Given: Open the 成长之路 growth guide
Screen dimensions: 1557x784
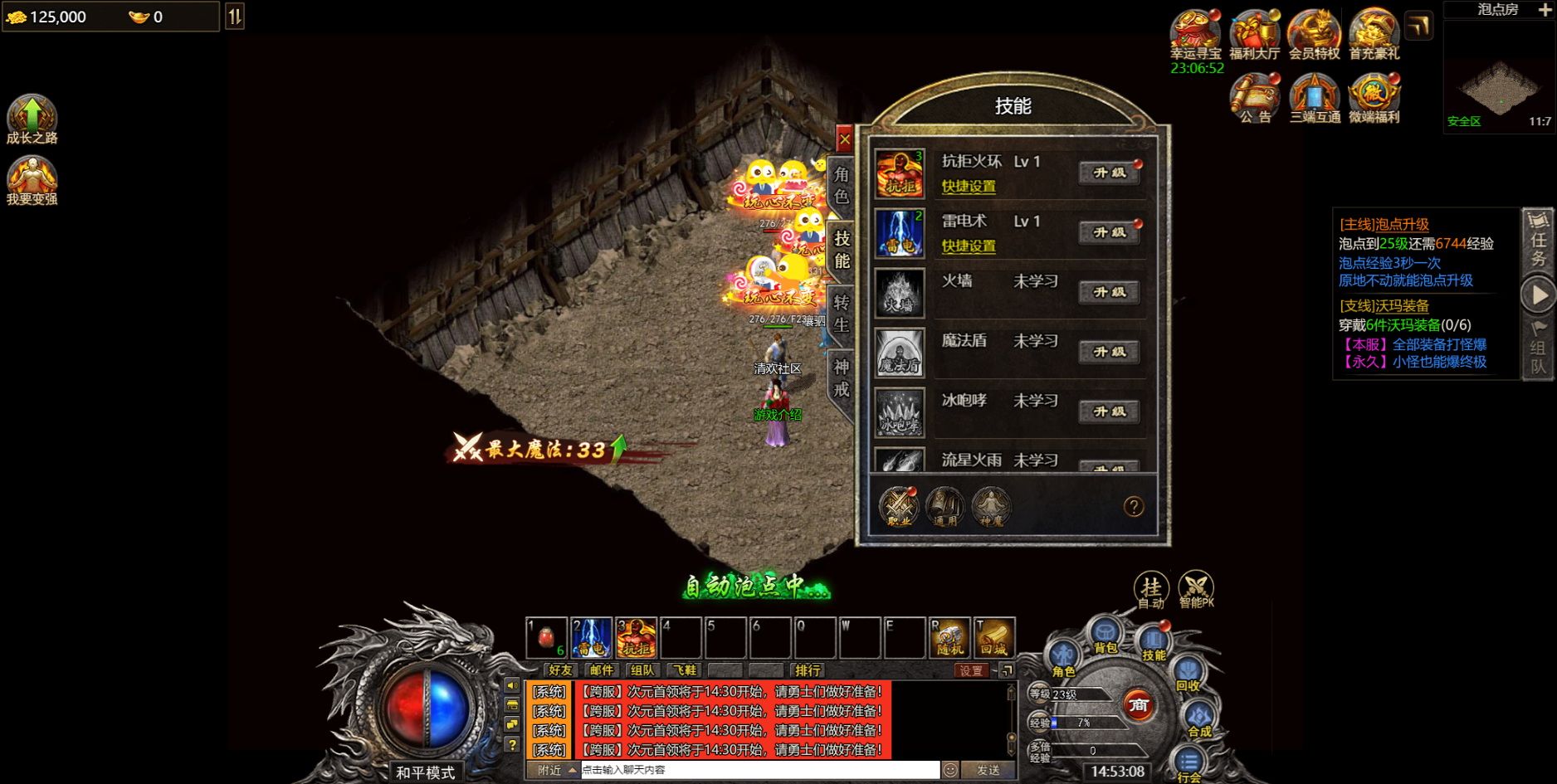Looking at the screenshot, I should (x=32, y=119).
